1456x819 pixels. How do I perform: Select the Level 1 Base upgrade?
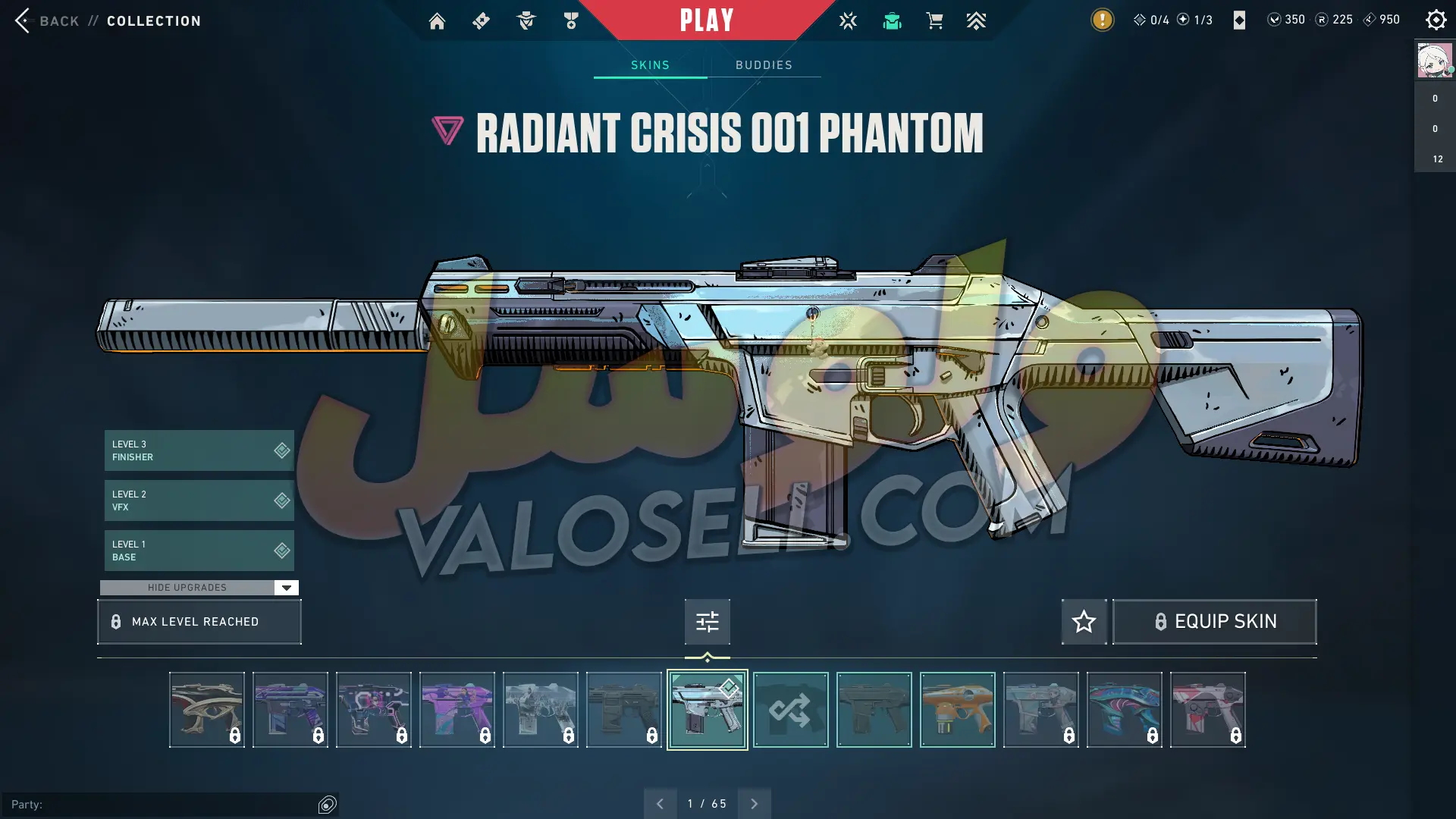pyautogui.click(x=199, y=551)
